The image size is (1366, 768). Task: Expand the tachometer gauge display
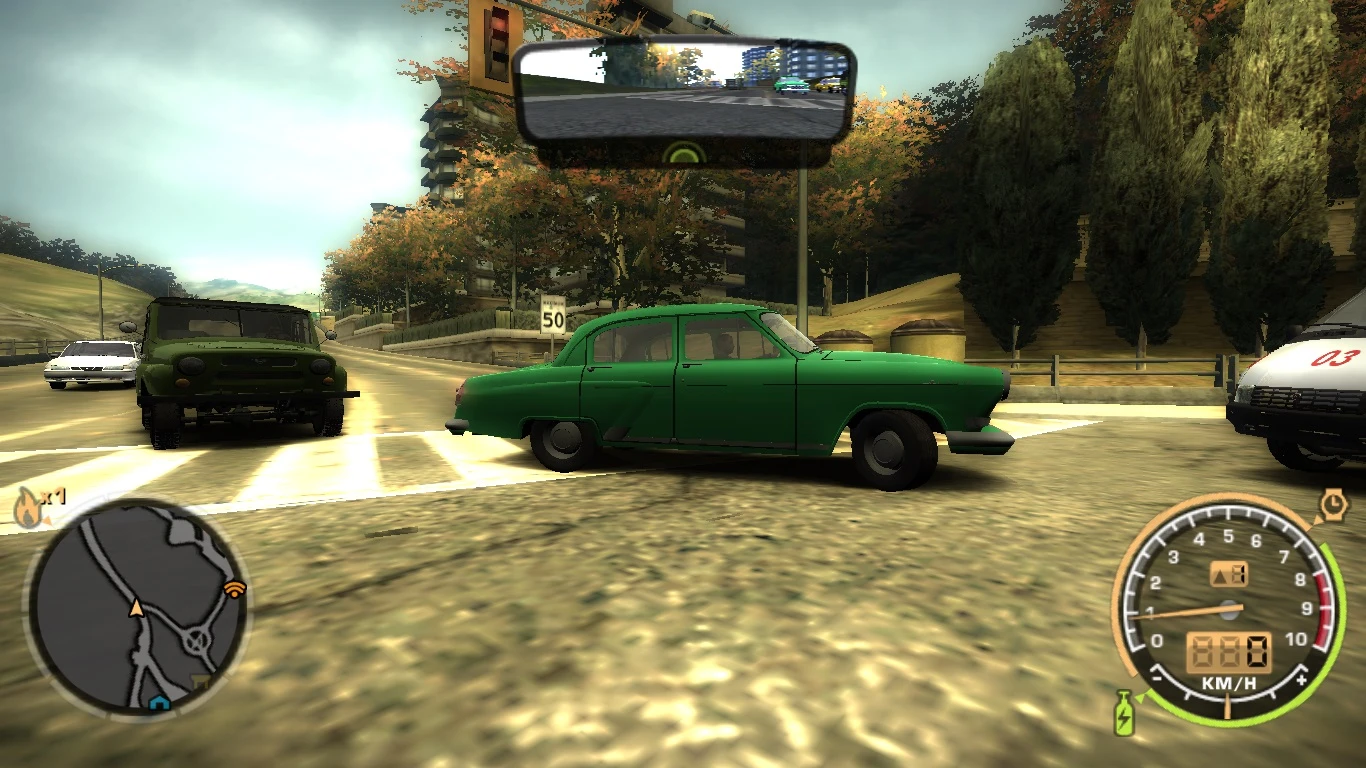pos(1227,610)
